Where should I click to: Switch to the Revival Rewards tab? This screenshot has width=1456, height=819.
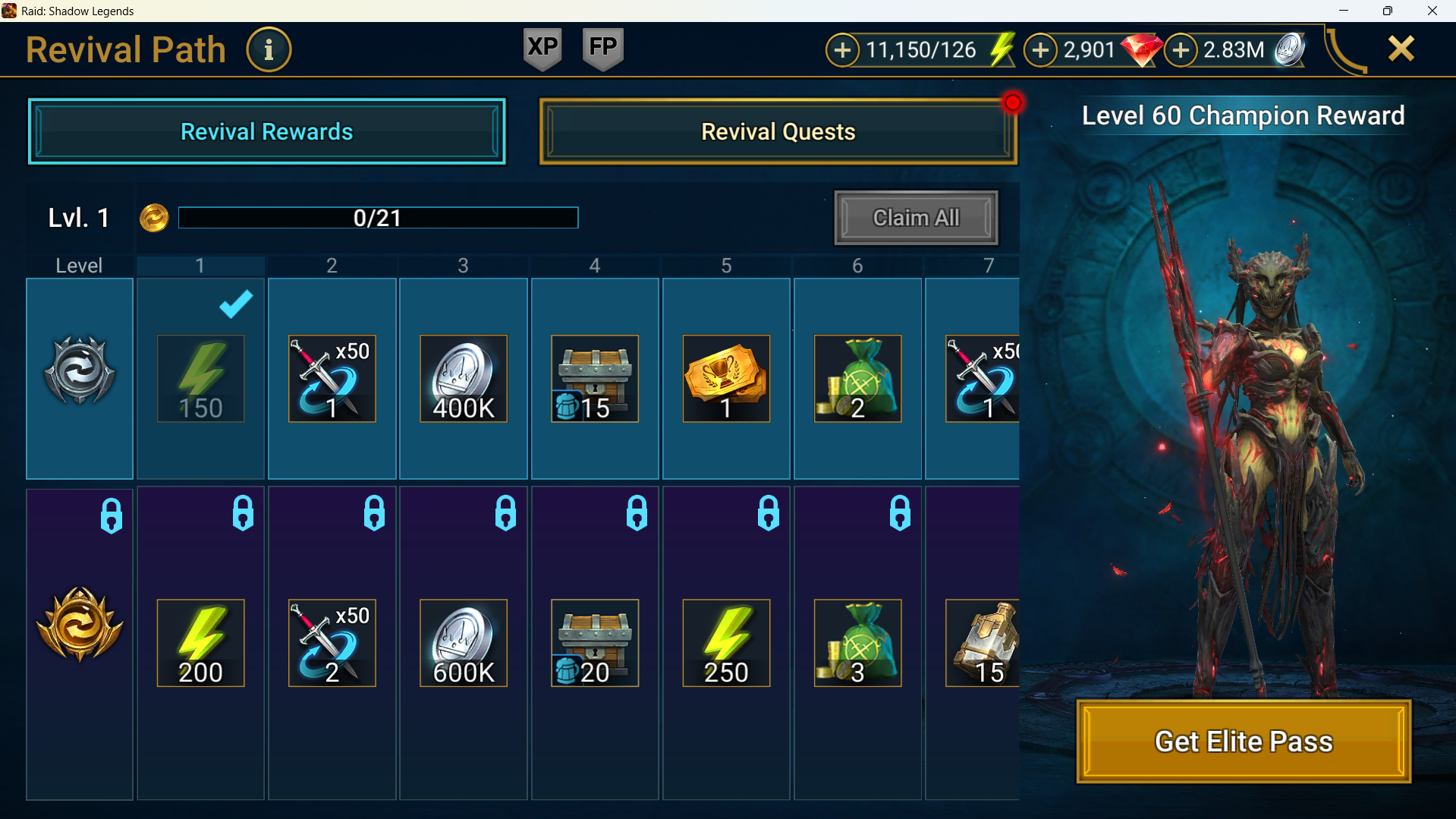pyautogui.click(x=266, y=131)
